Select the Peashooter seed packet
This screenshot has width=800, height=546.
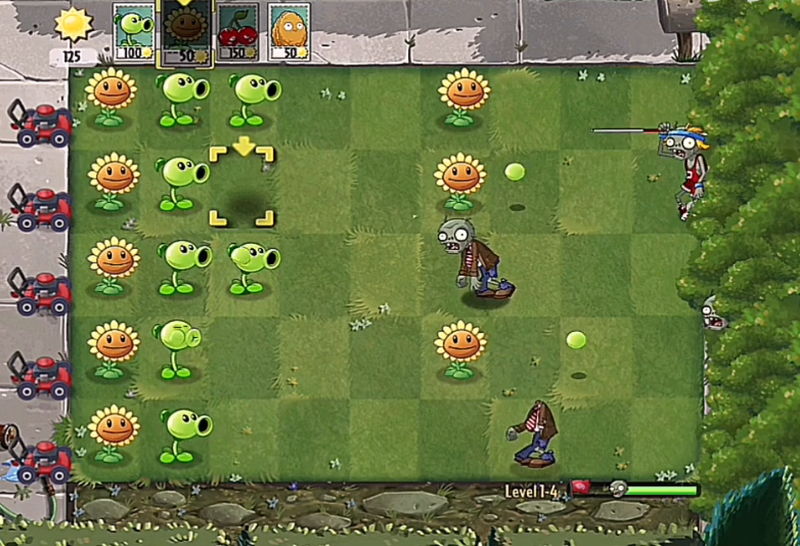[133, 32]
